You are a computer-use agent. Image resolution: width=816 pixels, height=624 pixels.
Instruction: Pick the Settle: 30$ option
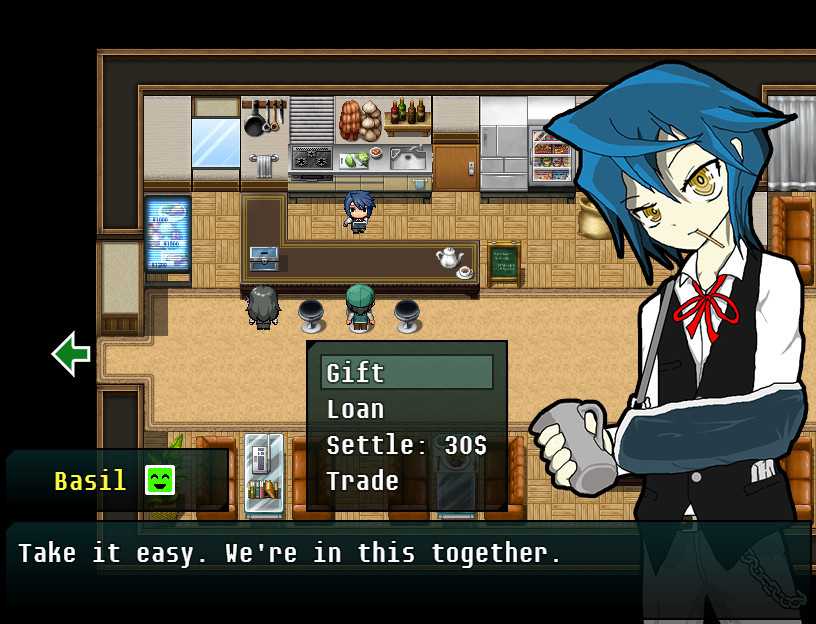406,445
